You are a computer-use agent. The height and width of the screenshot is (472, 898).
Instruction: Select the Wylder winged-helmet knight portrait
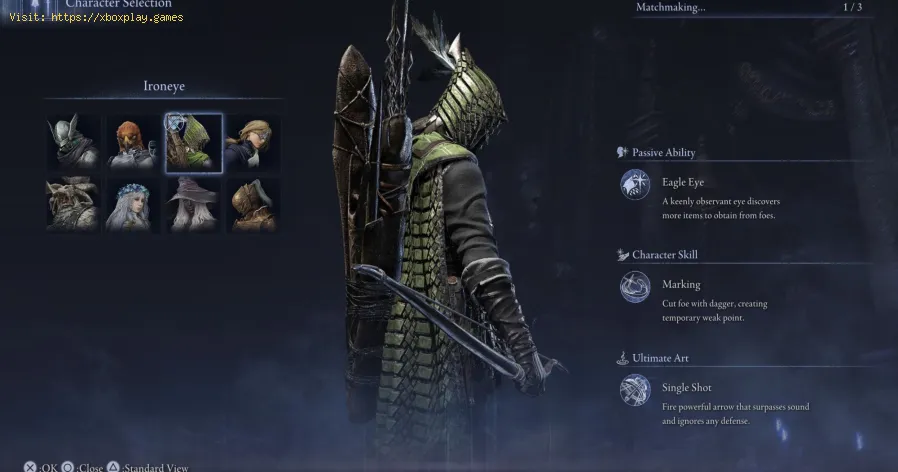[73, 141]
